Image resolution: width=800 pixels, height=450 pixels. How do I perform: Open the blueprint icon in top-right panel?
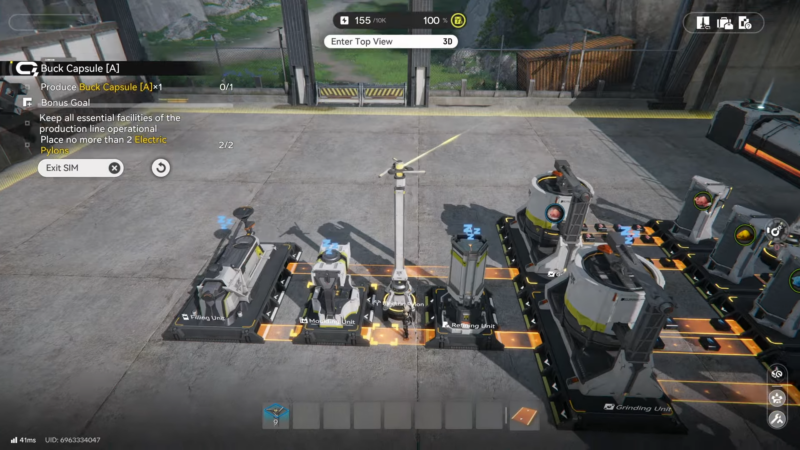coord(704,22)
